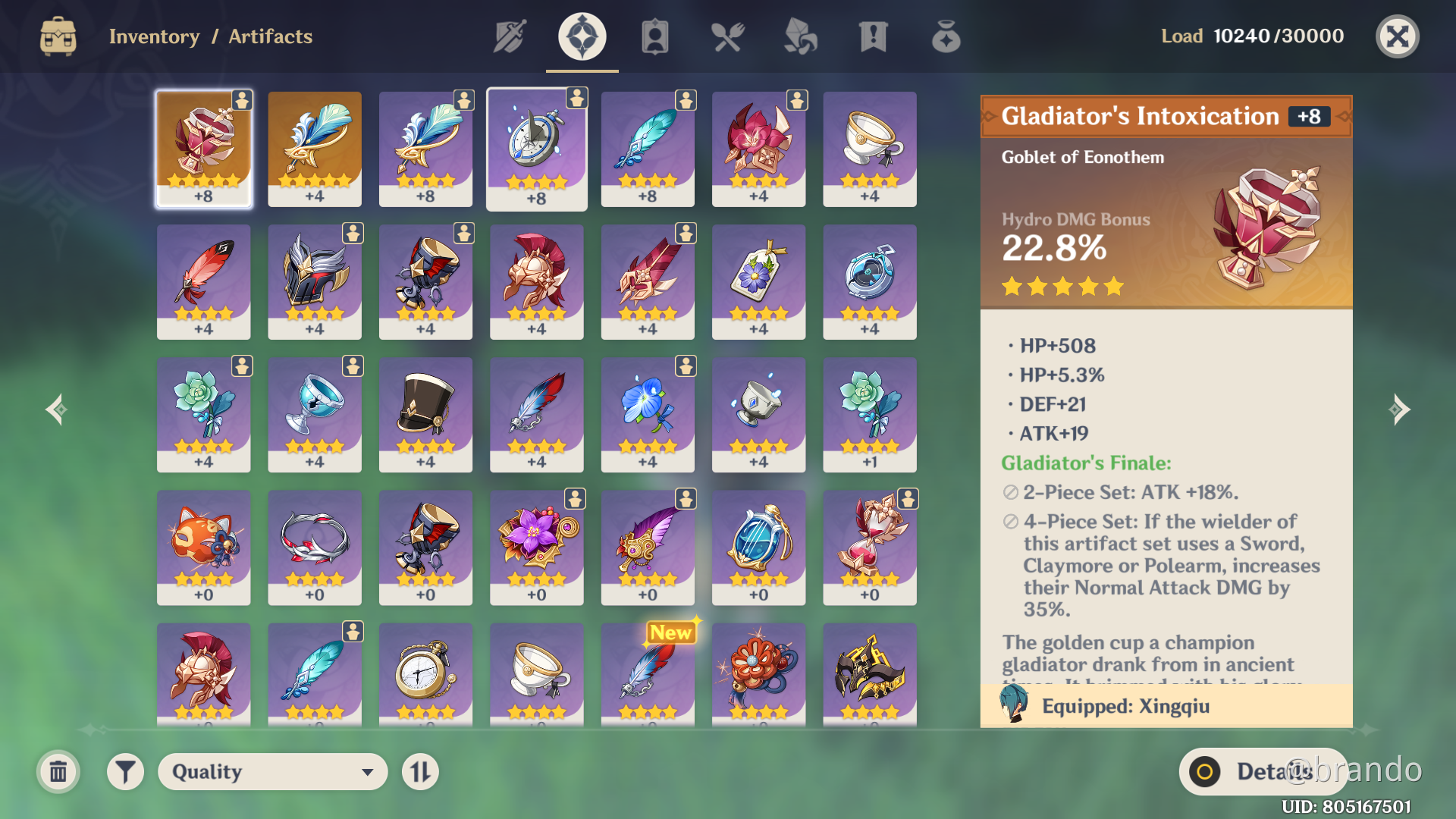Click Equipped: Xingqiu character portrait

[1013, 705]
